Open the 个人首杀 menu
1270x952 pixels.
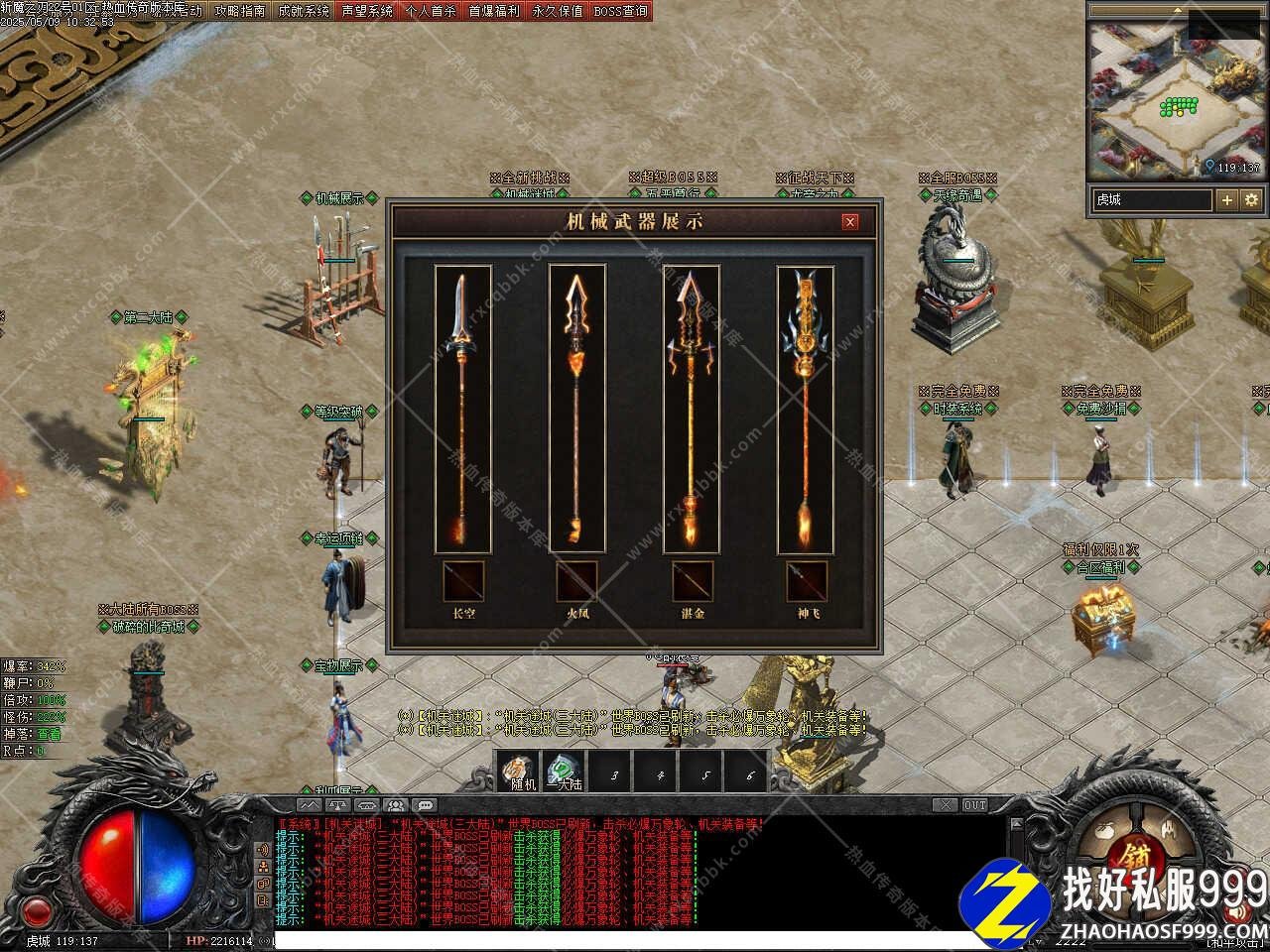pyautogui.click(x=431, y=11)
